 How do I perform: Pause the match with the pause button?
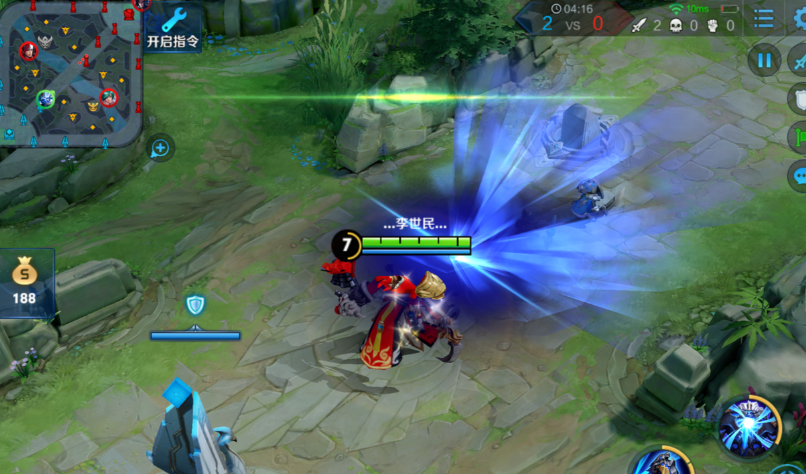point(765,61)
